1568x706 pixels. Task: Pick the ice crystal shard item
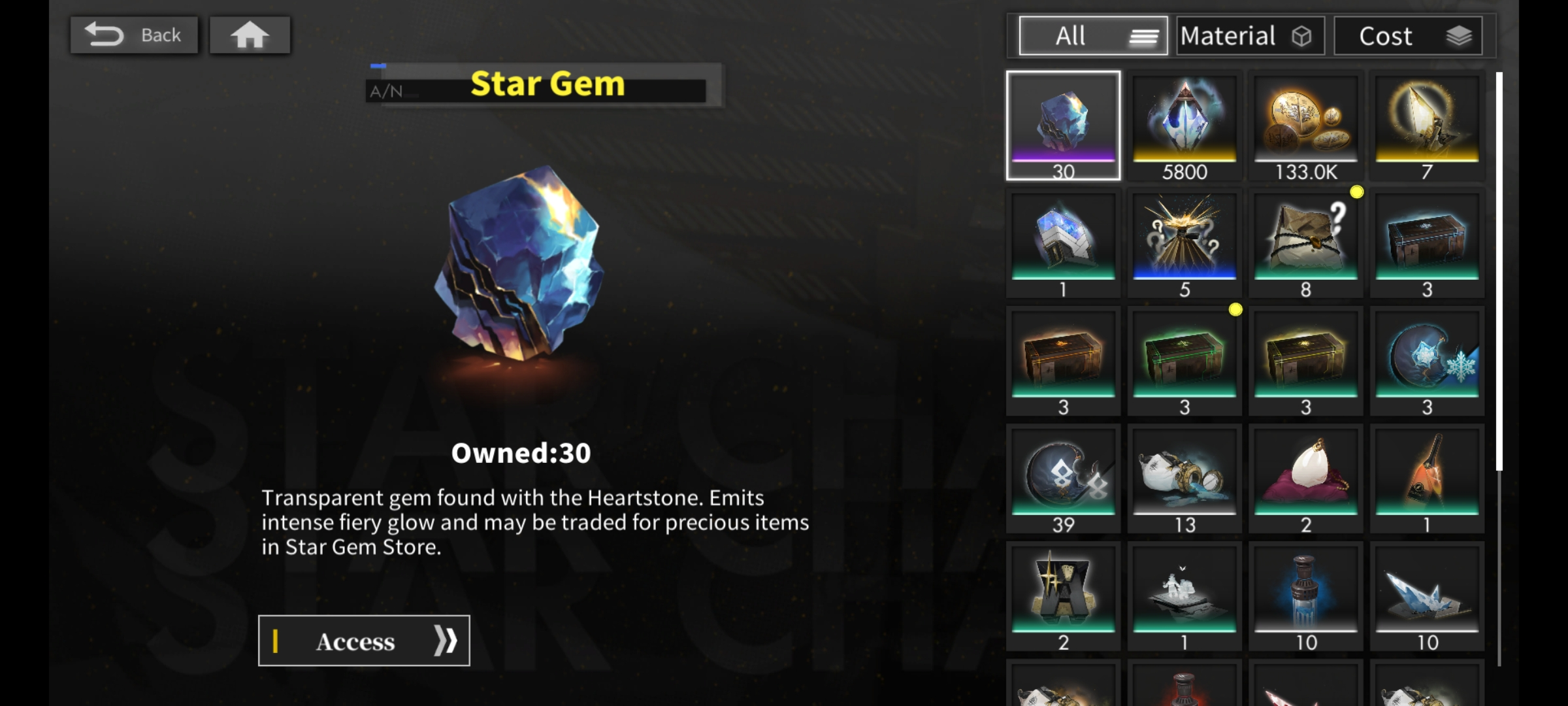pos(1427,596)
